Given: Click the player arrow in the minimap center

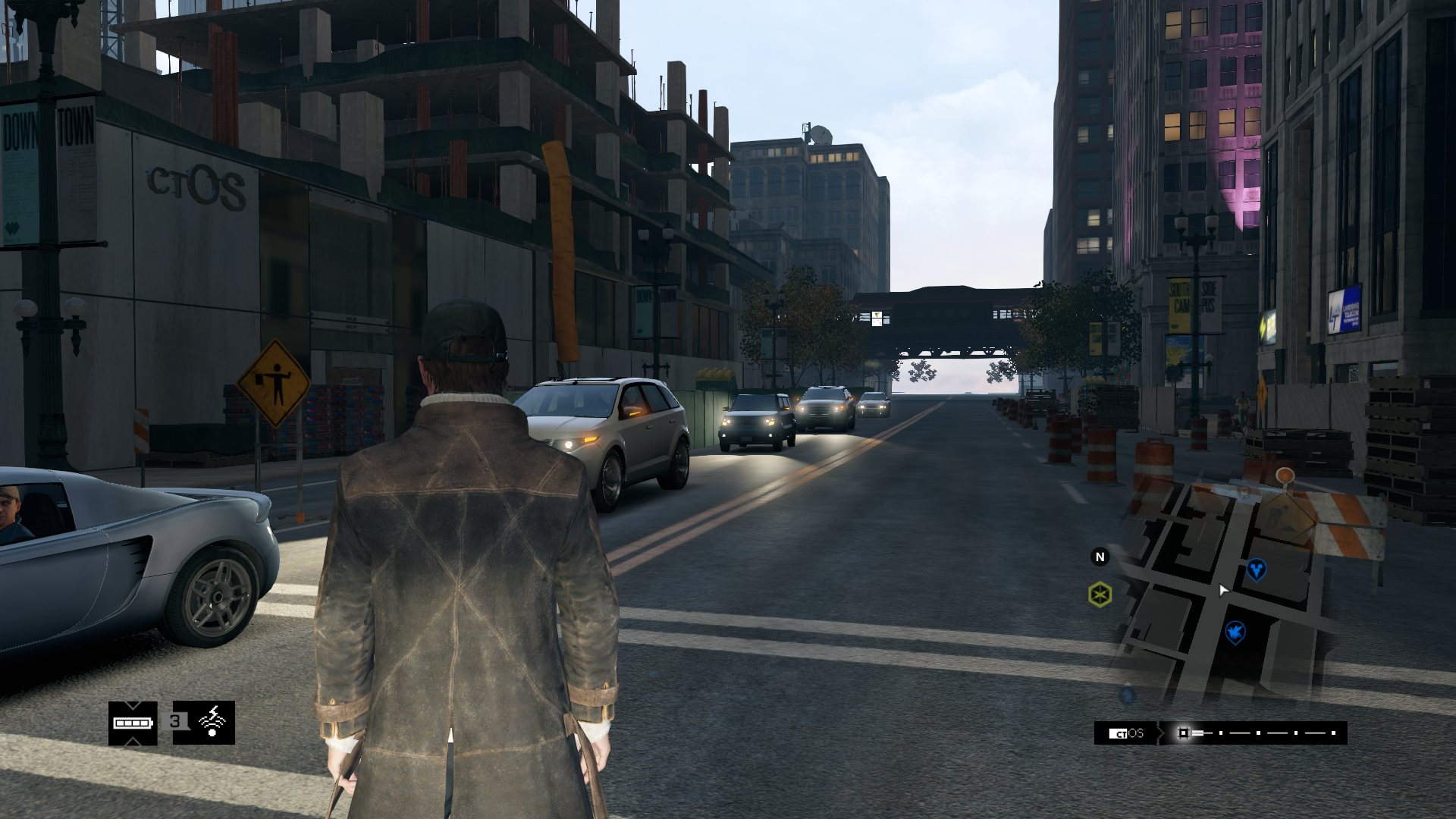Looking at the screenshot, I should click(x=1223, y=590).
